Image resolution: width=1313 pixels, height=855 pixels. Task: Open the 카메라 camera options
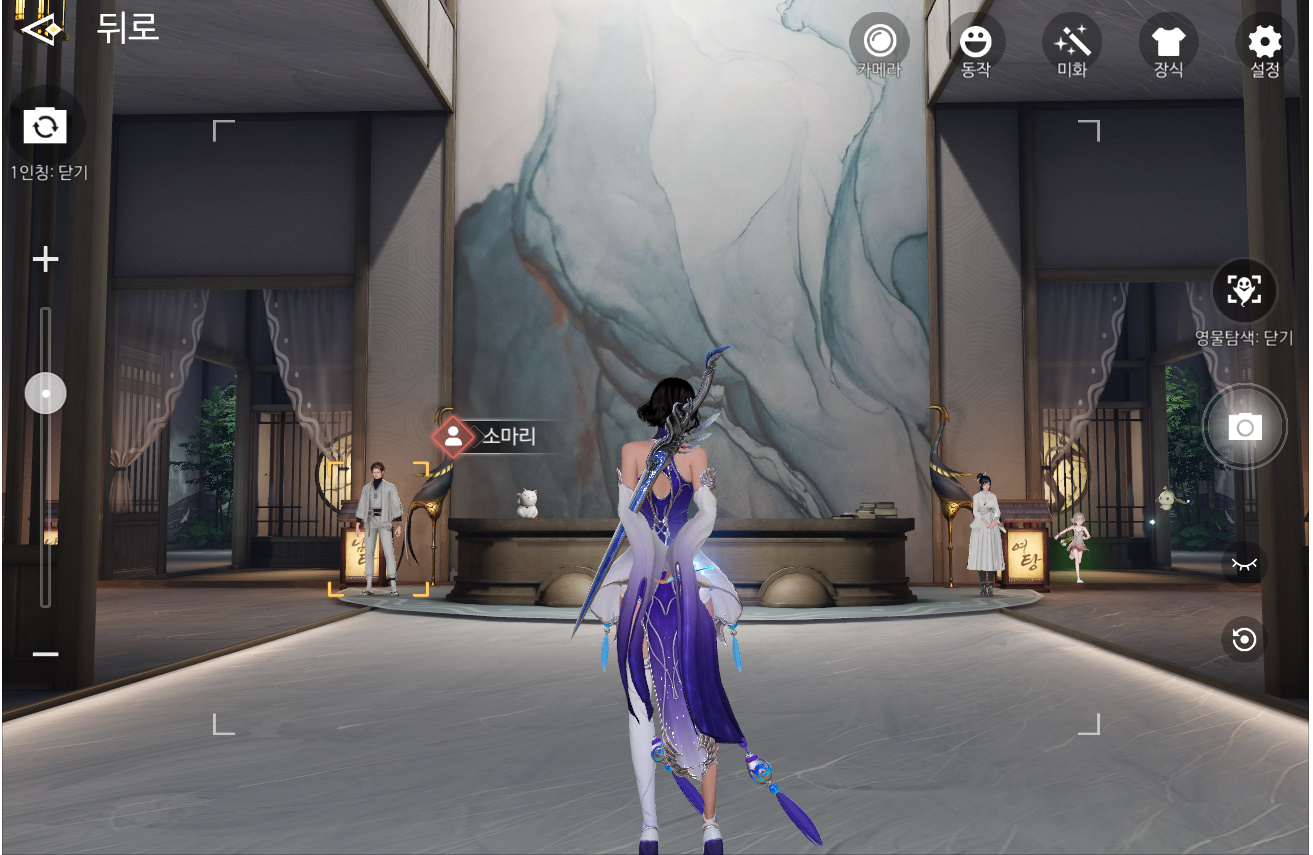coord(879,43)
